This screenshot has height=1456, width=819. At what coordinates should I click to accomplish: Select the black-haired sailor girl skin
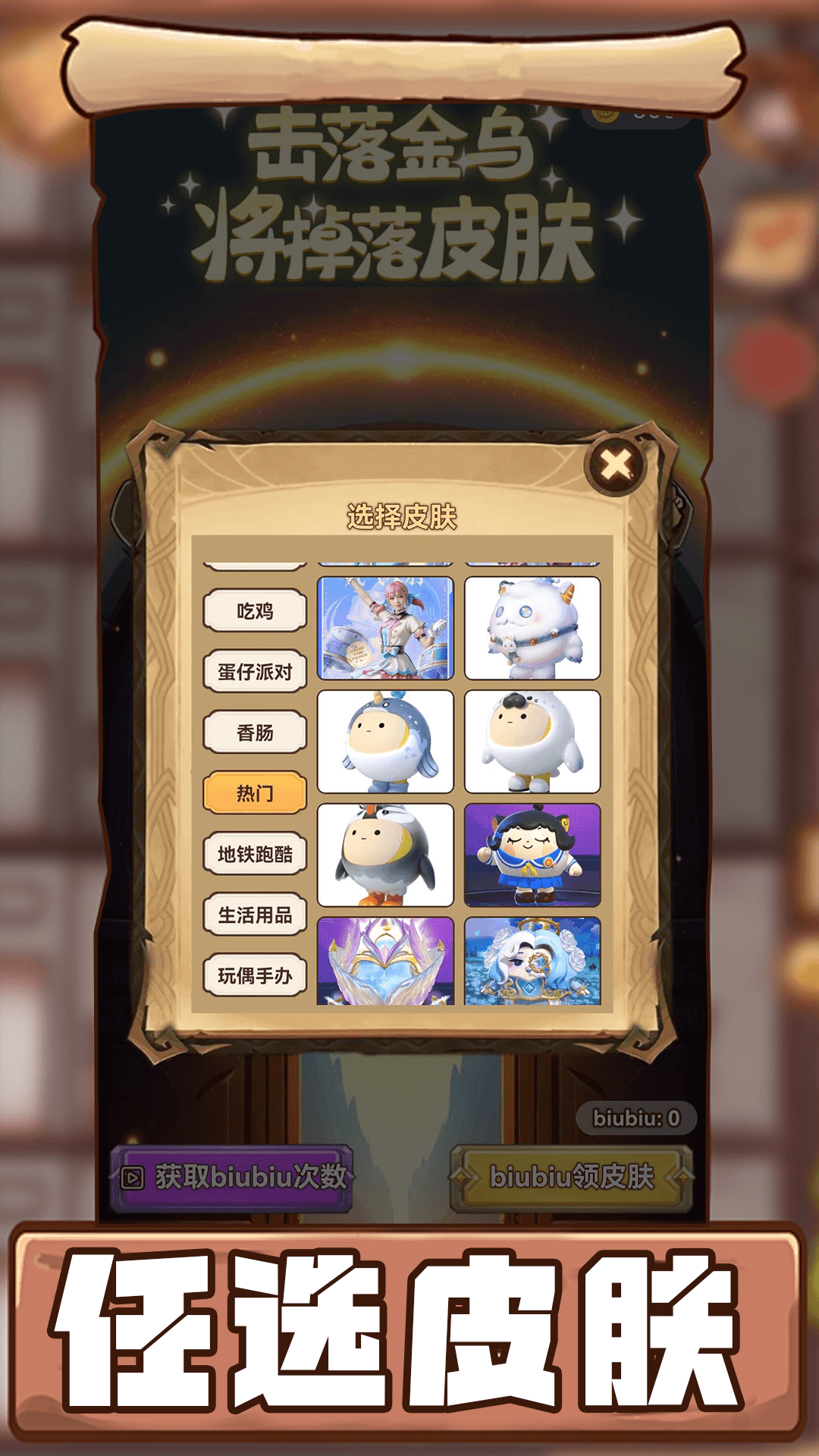pyautogui.click(x=532, y=855)
